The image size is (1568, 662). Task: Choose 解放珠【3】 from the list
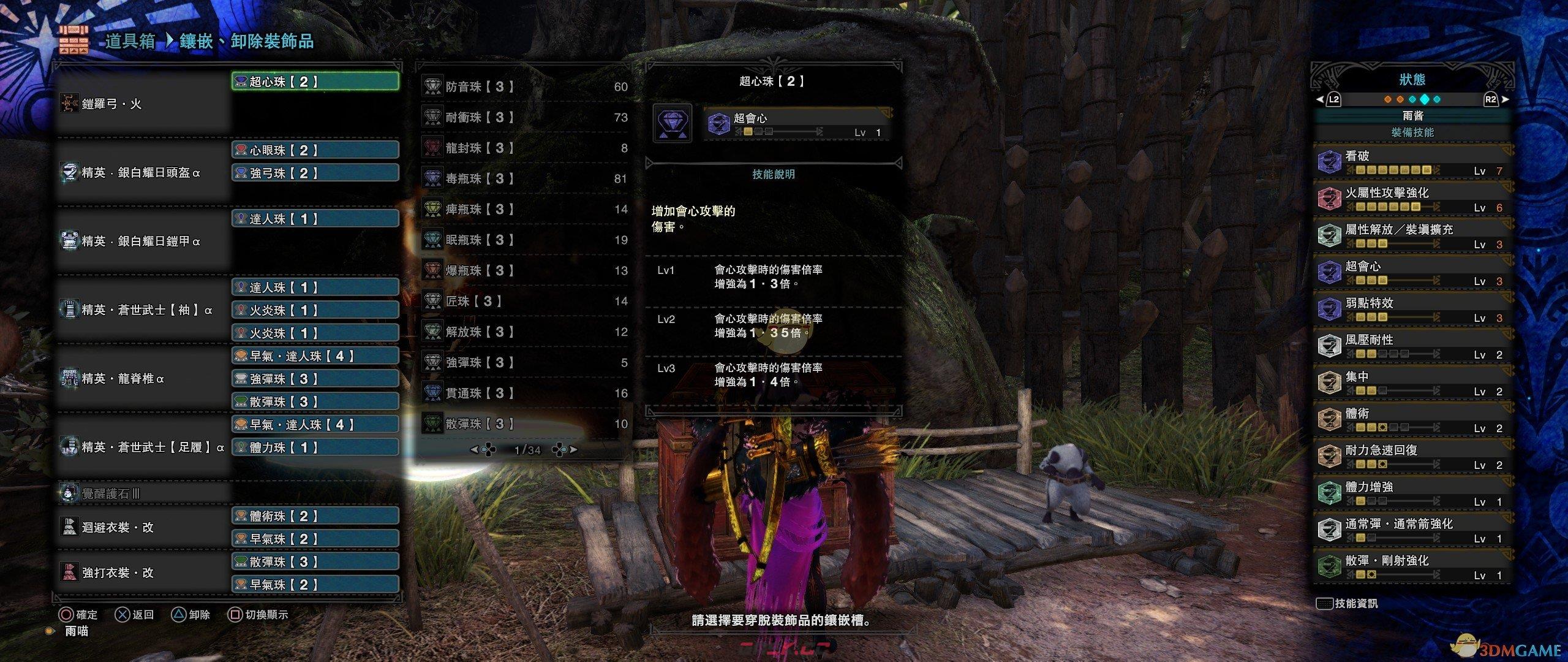[x=524, y=332]
